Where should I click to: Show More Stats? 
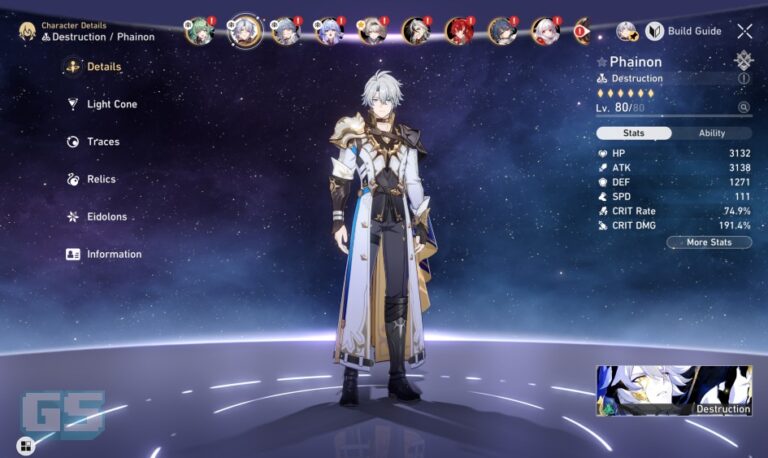pos(709,242)
